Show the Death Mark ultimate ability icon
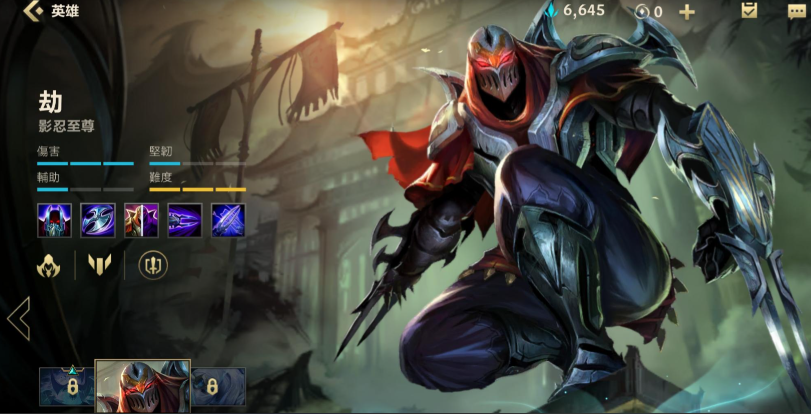 [x=229, y=219]
